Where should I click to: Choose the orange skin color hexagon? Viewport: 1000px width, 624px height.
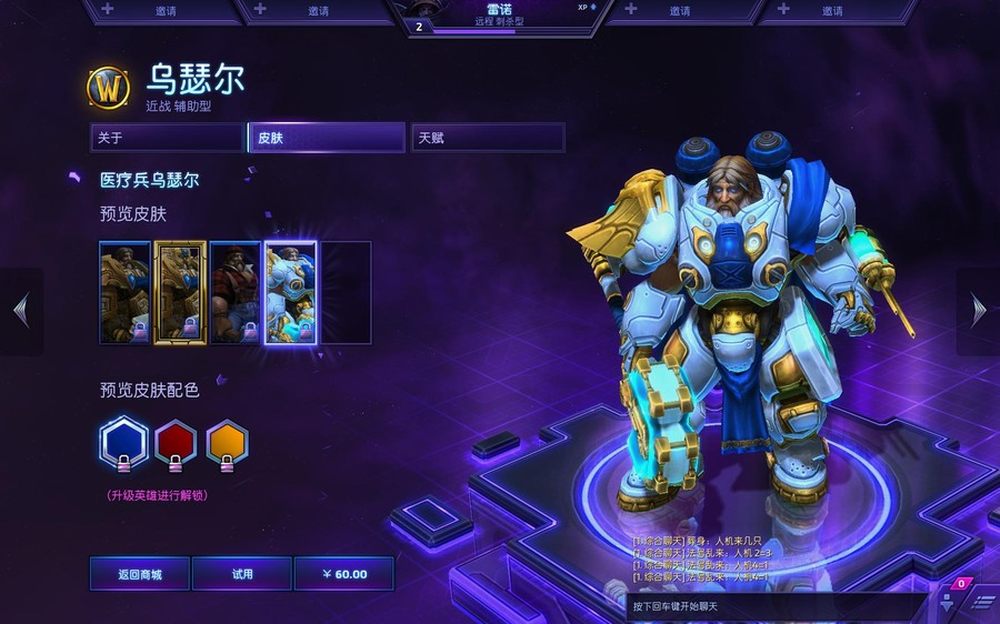click(x=227, y=442)
